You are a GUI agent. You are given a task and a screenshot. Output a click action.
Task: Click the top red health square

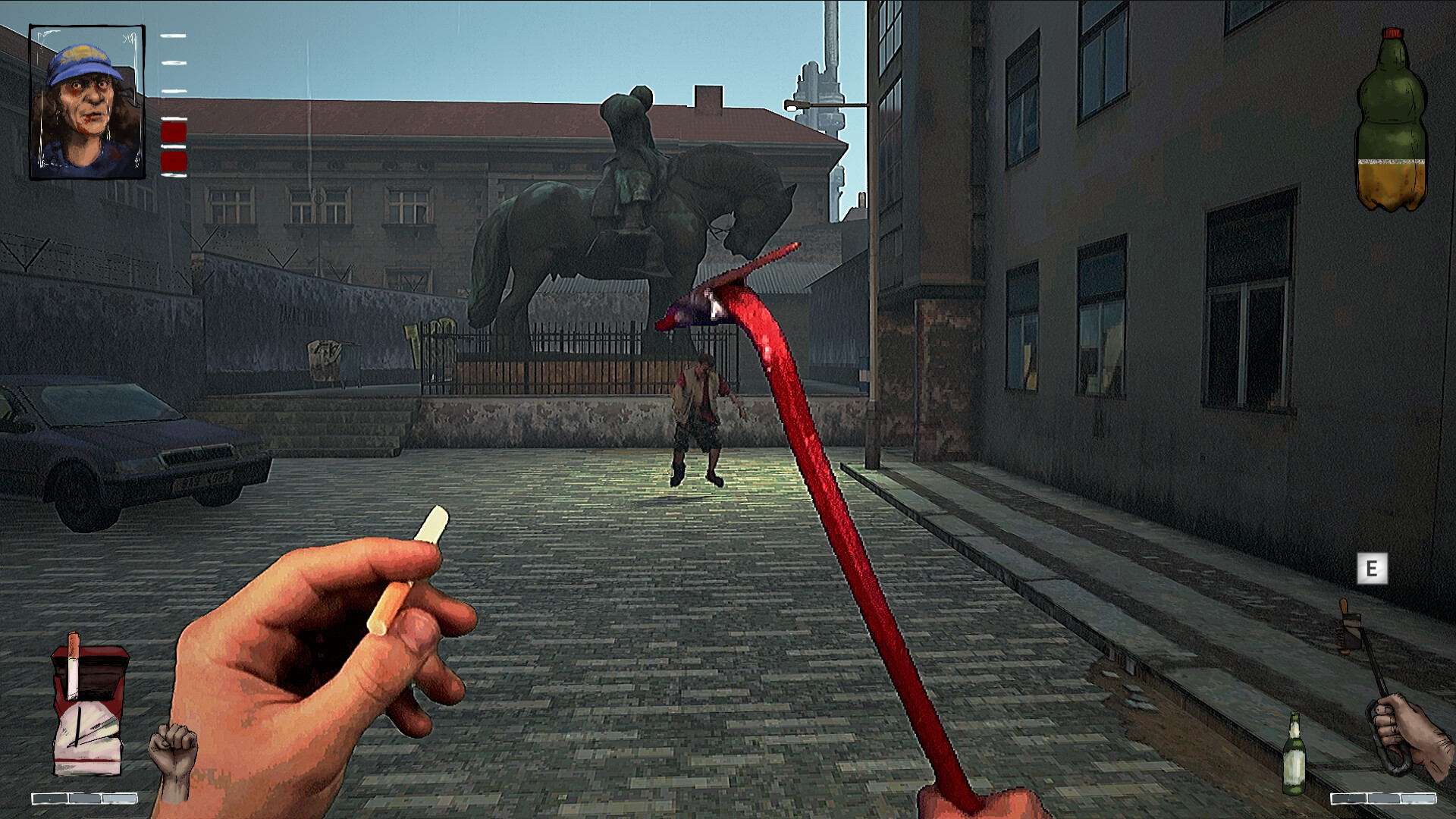[174, 130]
